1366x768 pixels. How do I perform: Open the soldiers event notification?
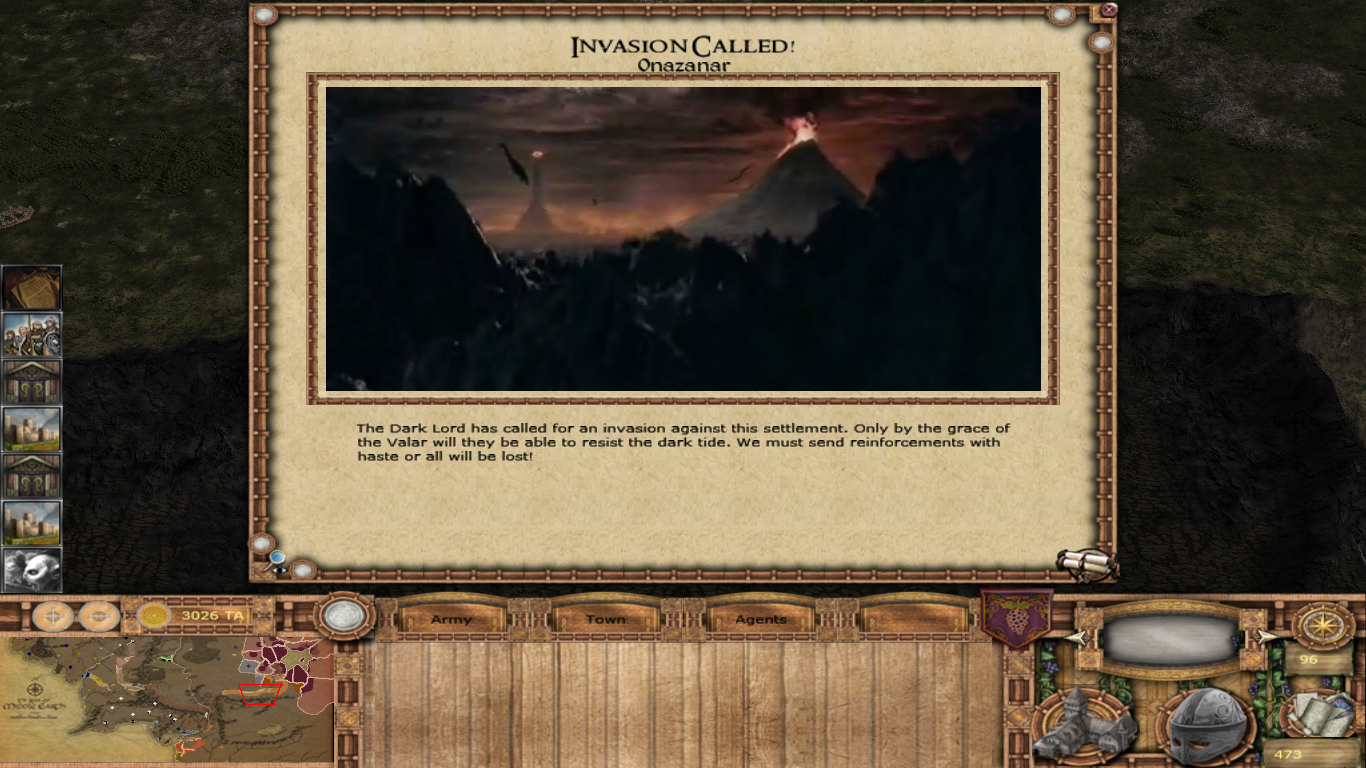click(x=32, y=335)
